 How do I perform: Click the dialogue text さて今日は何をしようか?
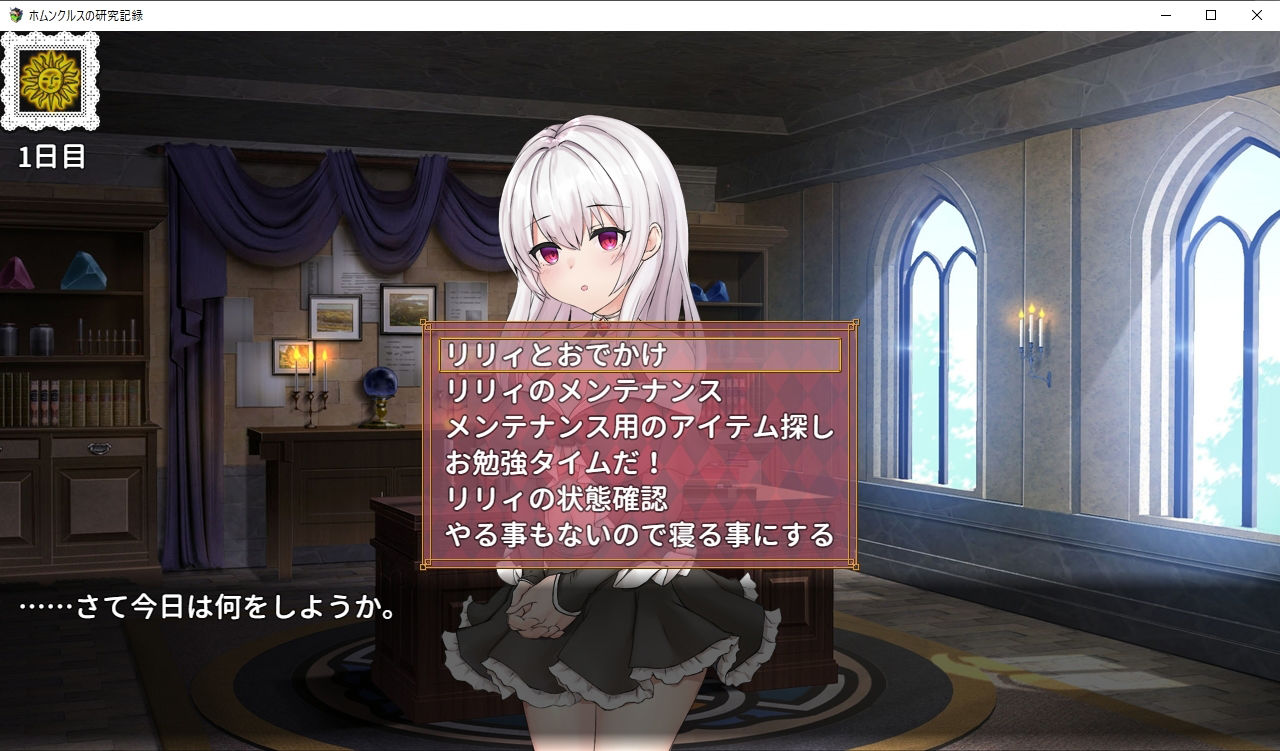click(205, 606)
